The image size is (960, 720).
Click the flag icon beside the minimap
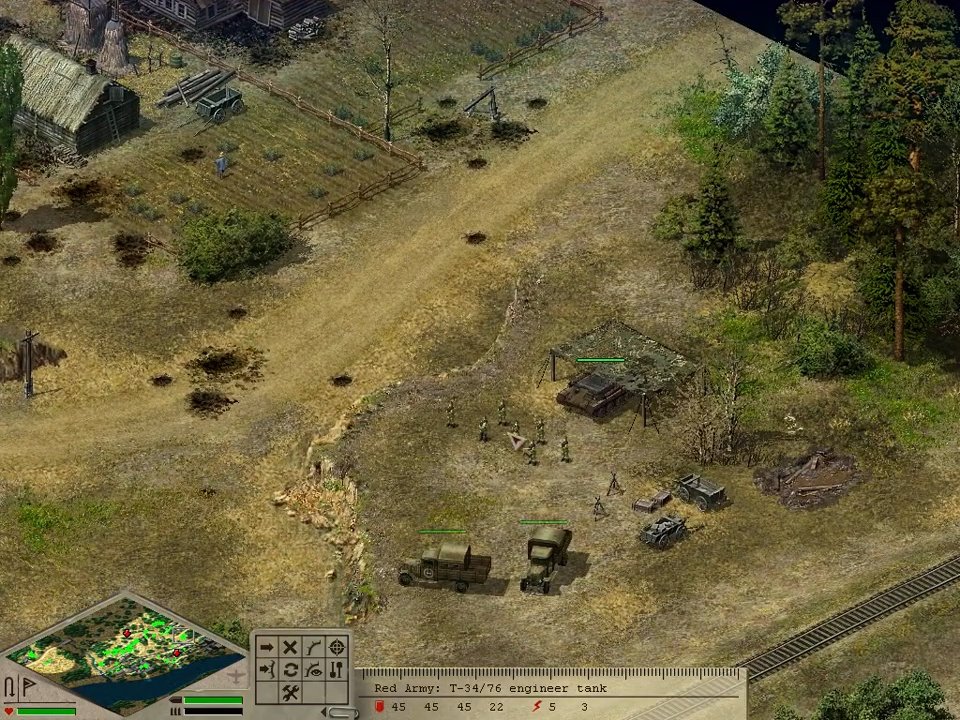(x=28, y=688)
